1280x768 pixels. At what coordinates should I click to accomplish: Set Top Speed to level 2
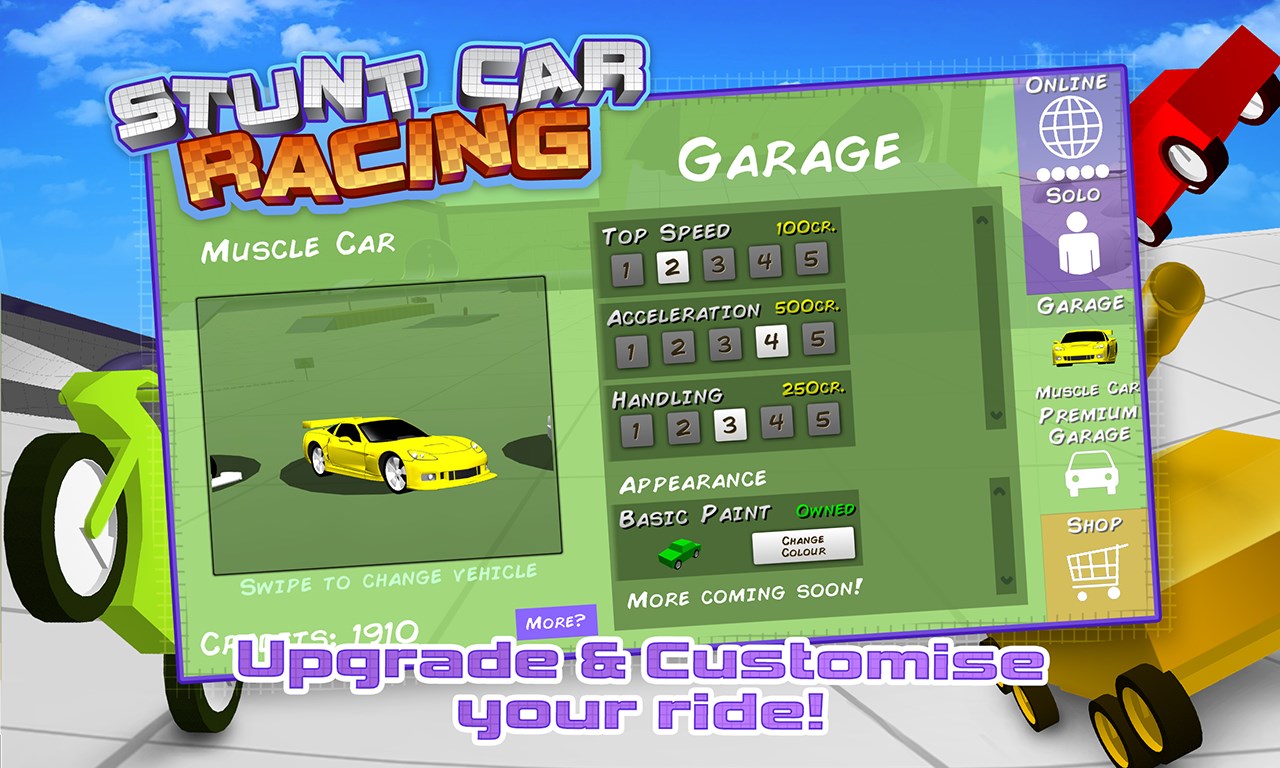673,265
